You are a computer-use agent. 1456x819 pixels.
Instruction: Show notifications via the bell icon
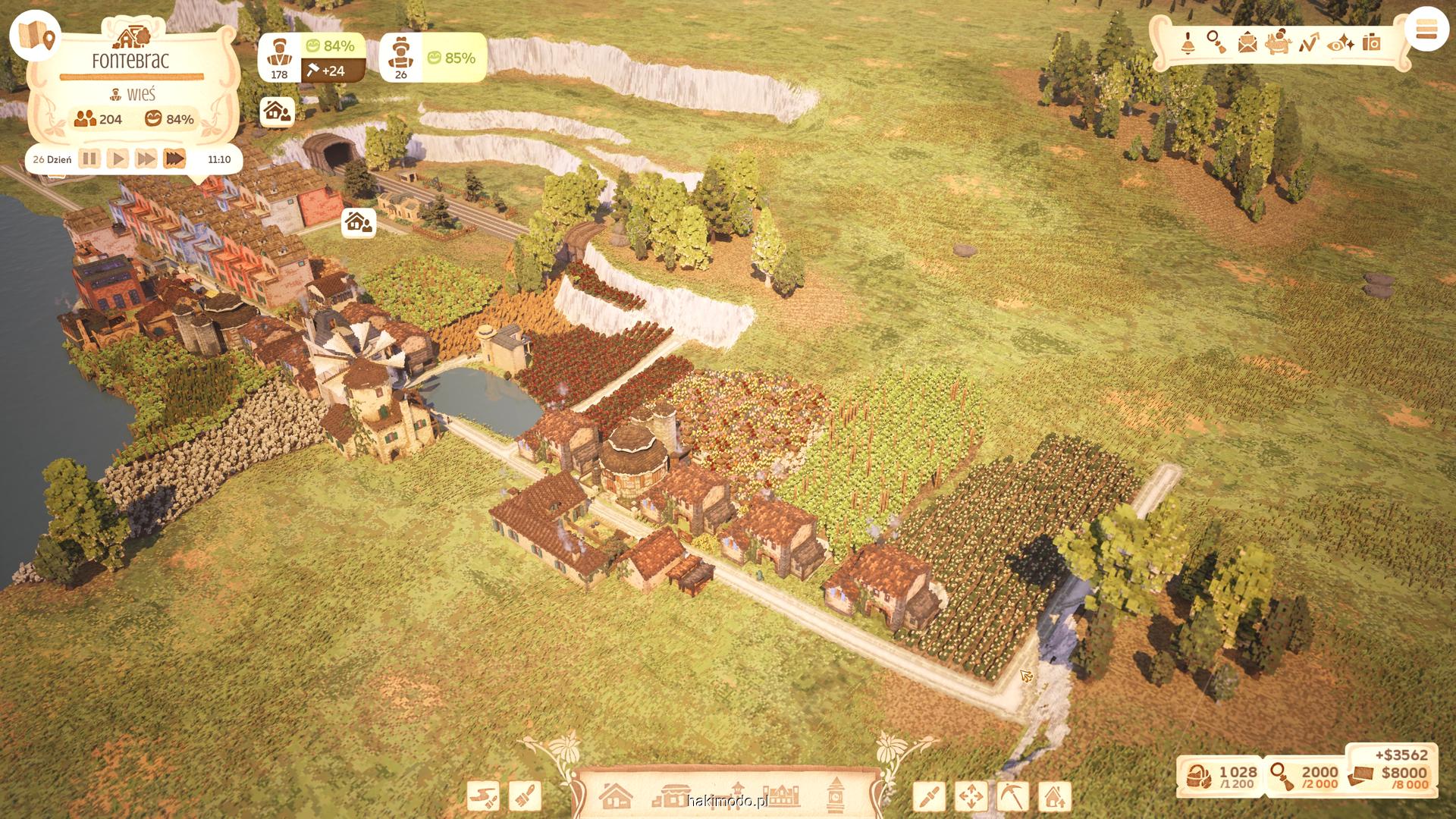coord(1188,43)
